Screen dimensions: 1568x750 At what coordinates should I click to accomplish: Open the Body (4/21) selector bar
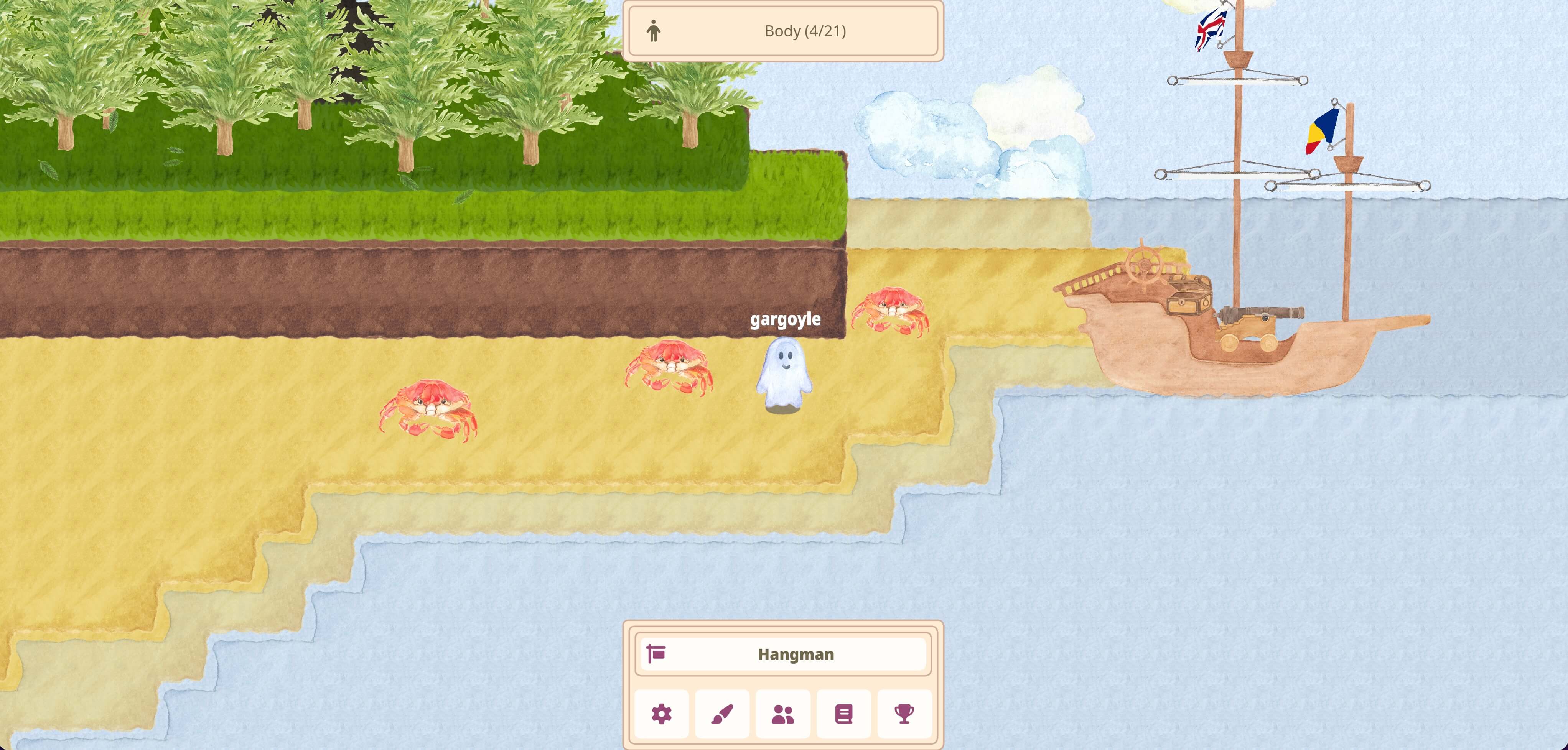pos(783,31)
